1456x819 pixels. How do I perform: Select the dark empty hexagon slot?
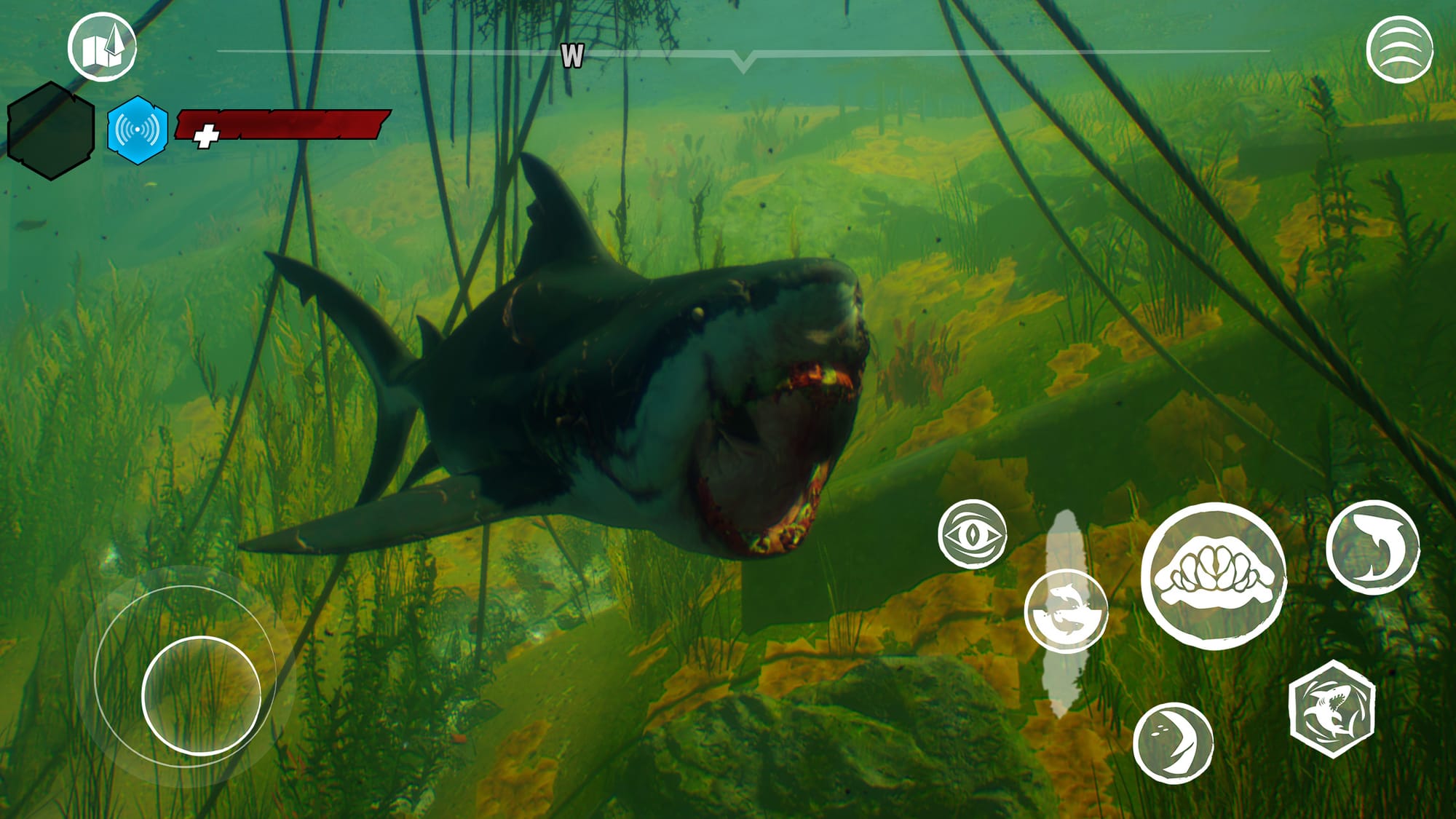point(51,131)
